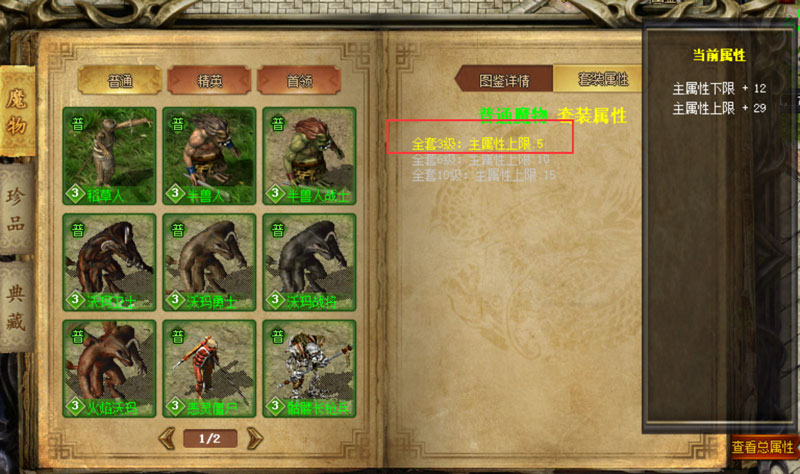800x474 pixels.
Task: Select the 稻草人 scarecrow card
Action: coord(109,155)
